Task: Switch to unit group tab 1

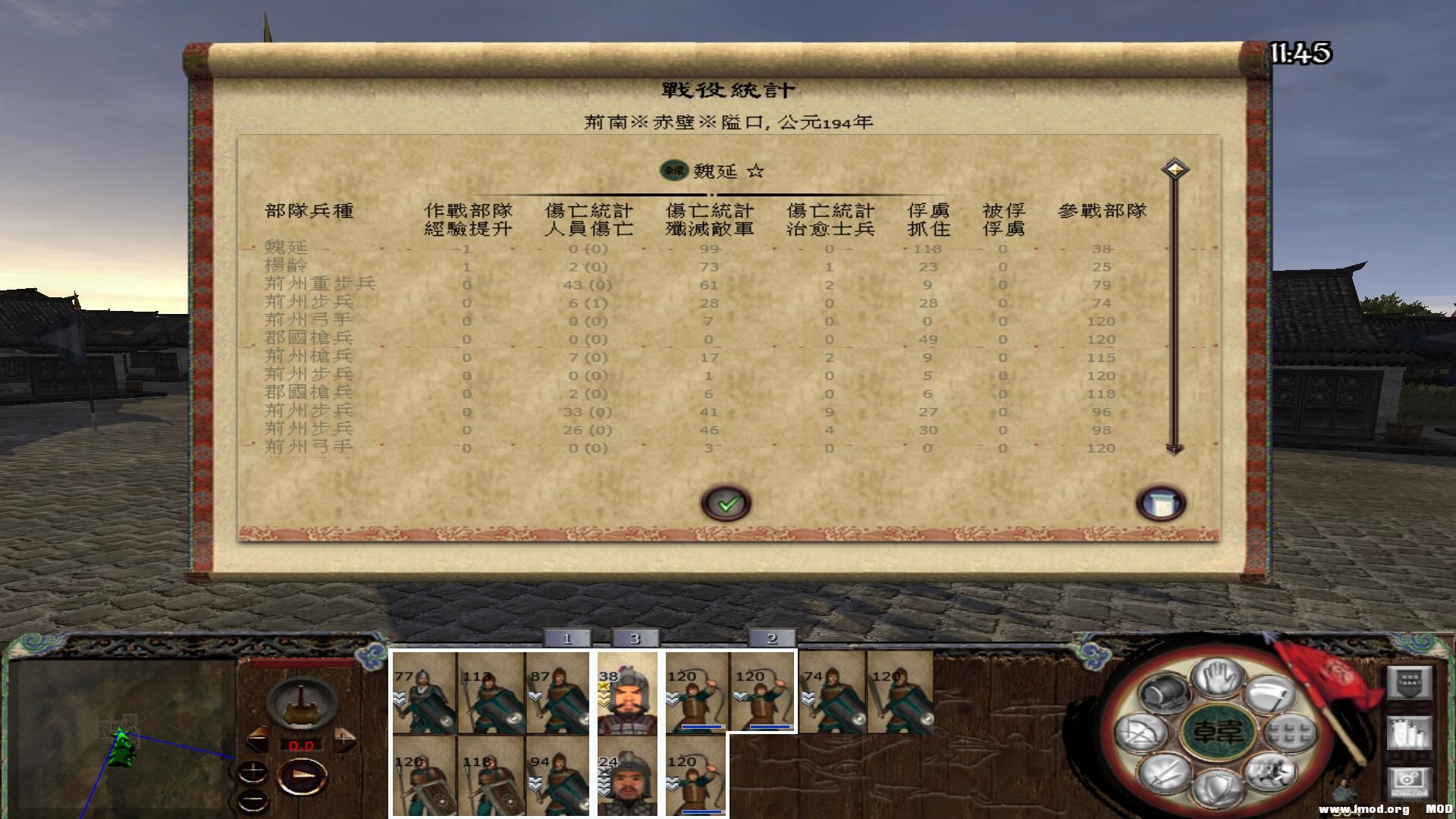Action: coord(567,639)
